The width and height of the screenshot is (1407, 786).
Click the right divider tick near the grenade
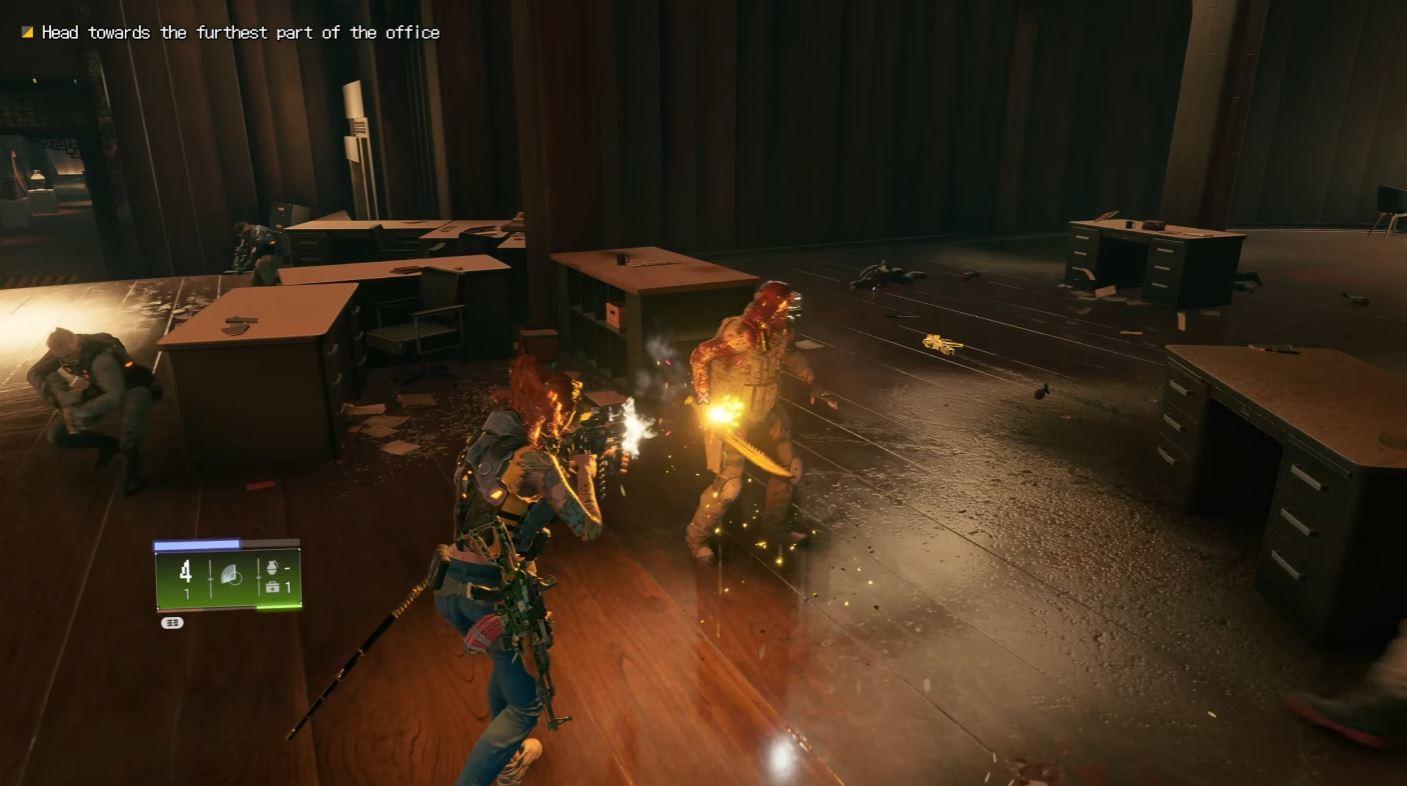[259, 577]
